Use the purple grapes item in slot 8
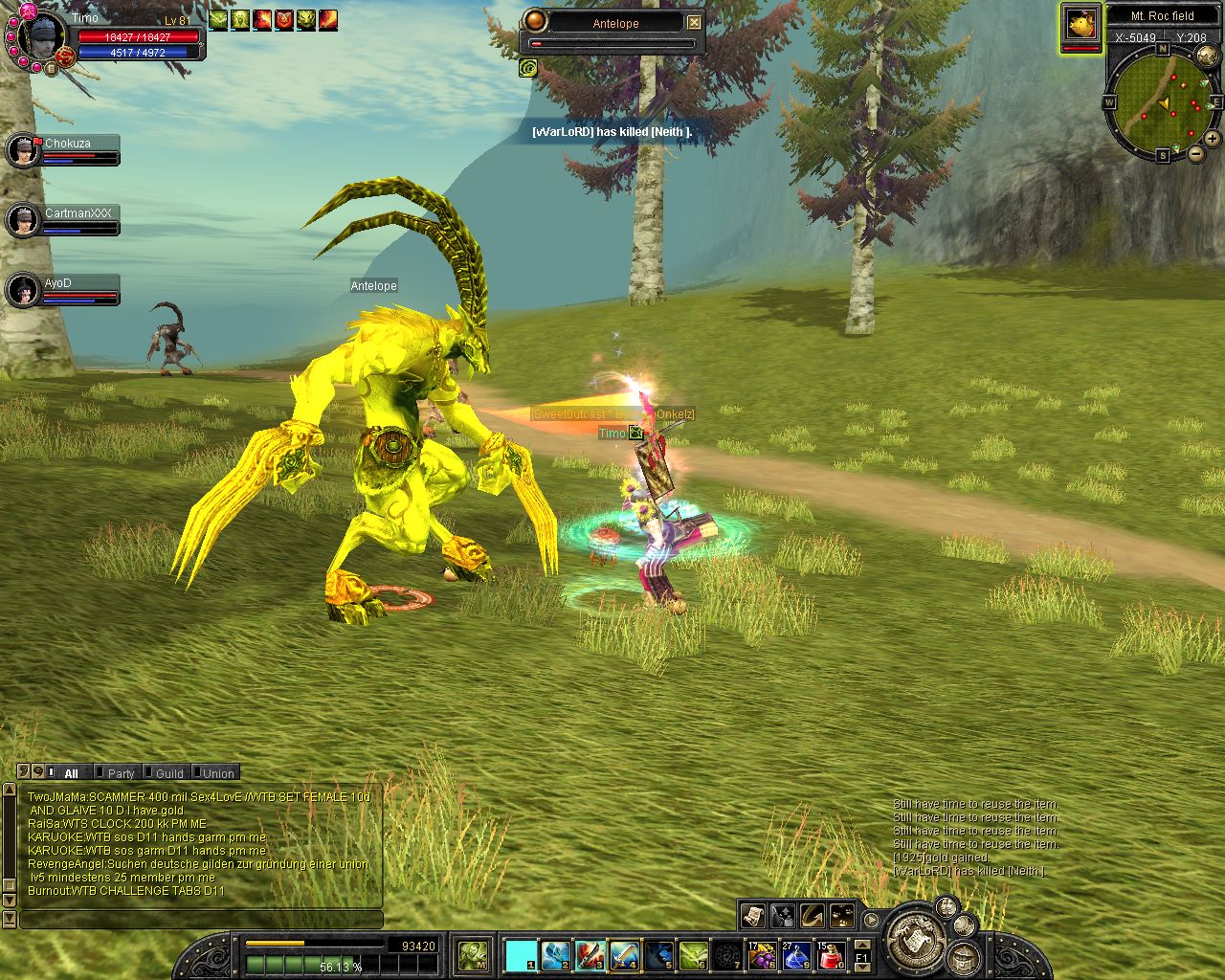Viewport: 1225px width, 980px height. [763, 955]
